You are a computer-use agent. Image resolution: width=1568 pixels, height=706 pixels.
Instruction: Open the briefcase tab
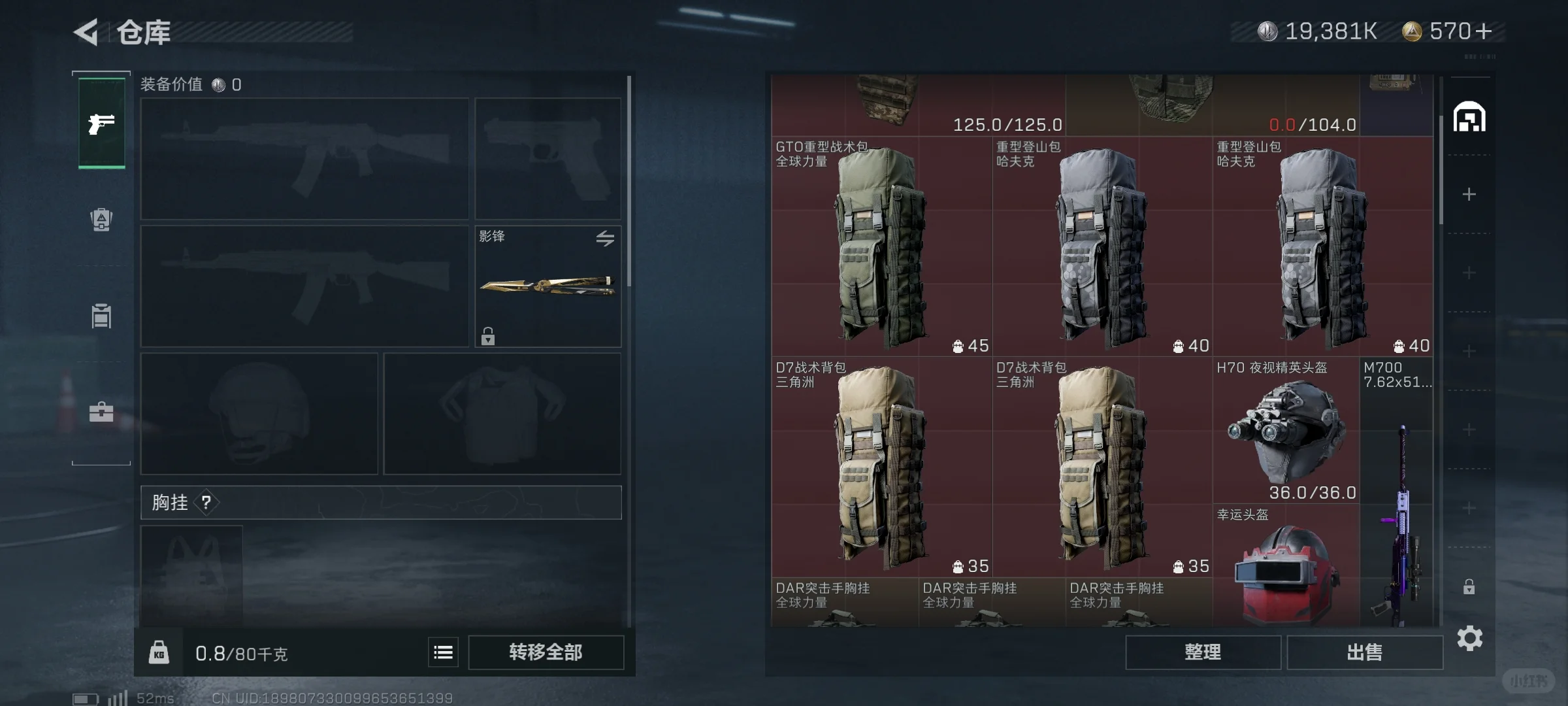coord(101,412)
